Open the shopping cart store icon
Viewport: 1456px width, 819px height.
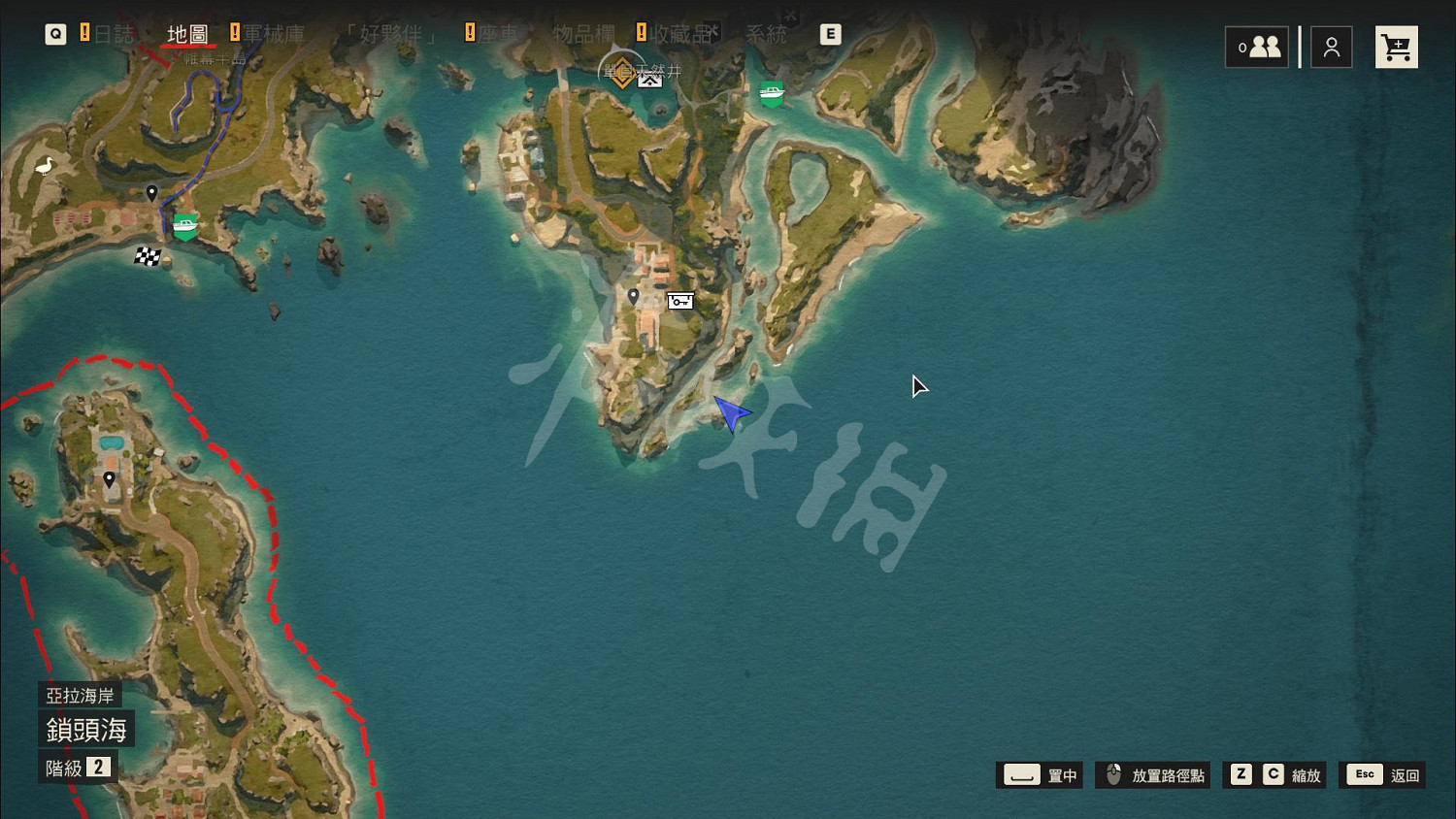point(1396,46)
